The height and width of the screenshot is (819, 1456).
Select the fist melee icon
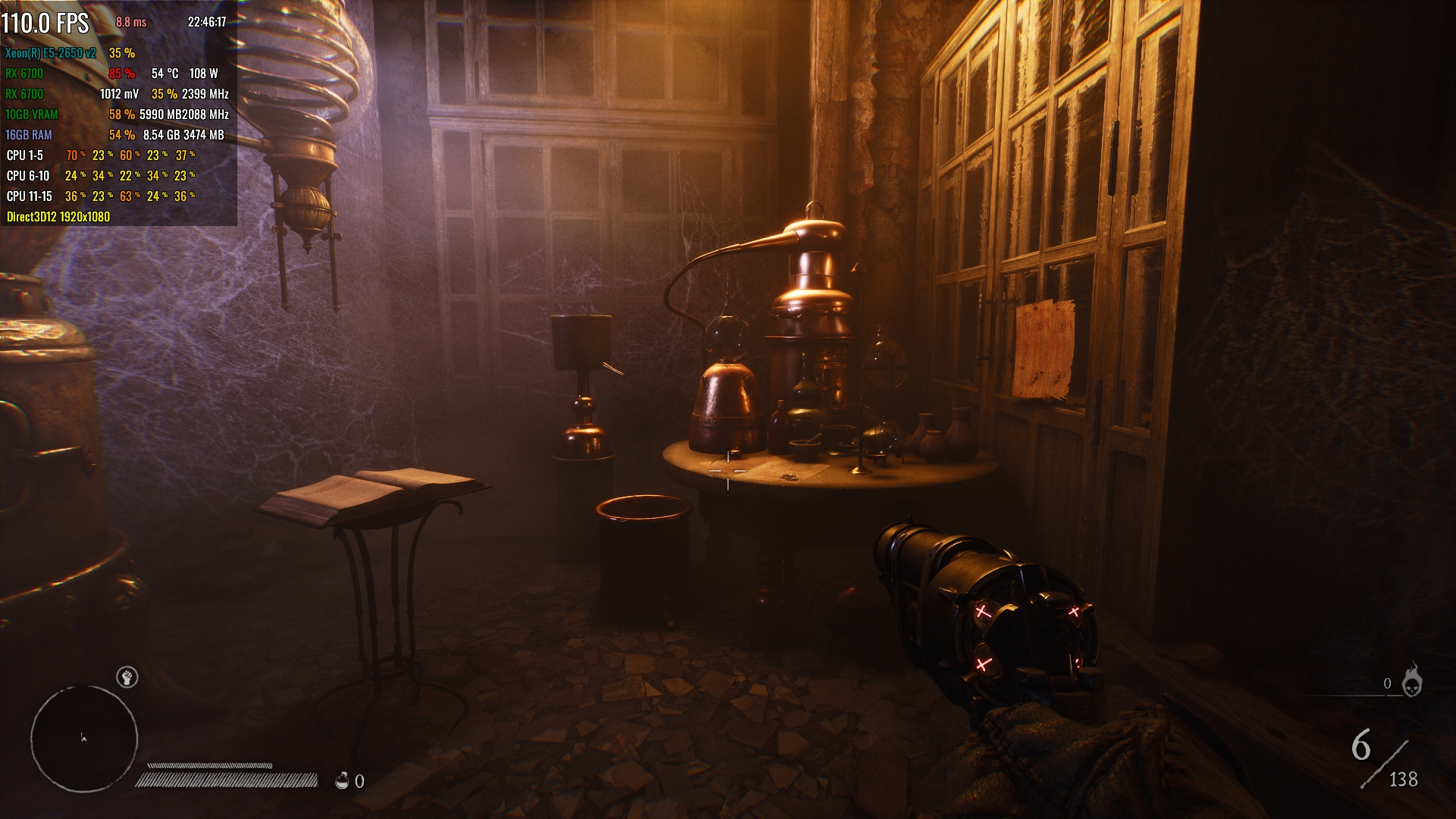coord(127,677)
